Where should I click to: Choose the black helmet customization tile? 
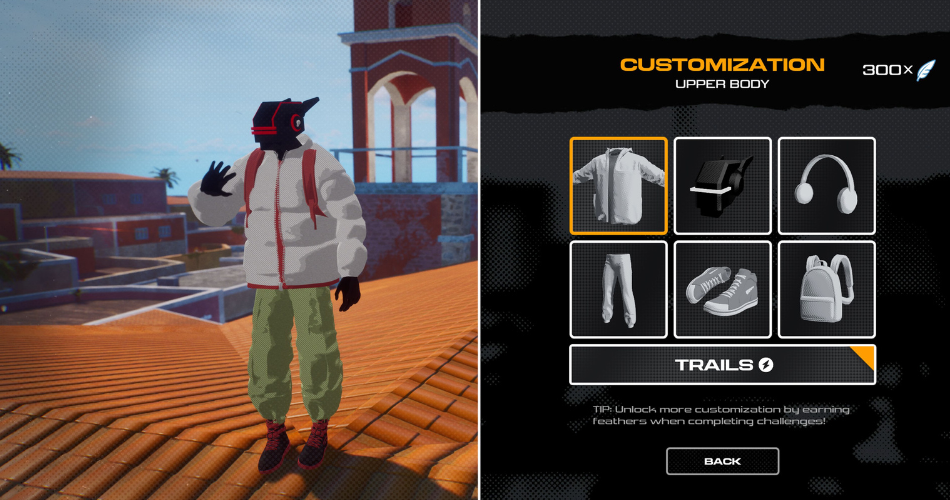pyautogui.click(x=722, y=186)
